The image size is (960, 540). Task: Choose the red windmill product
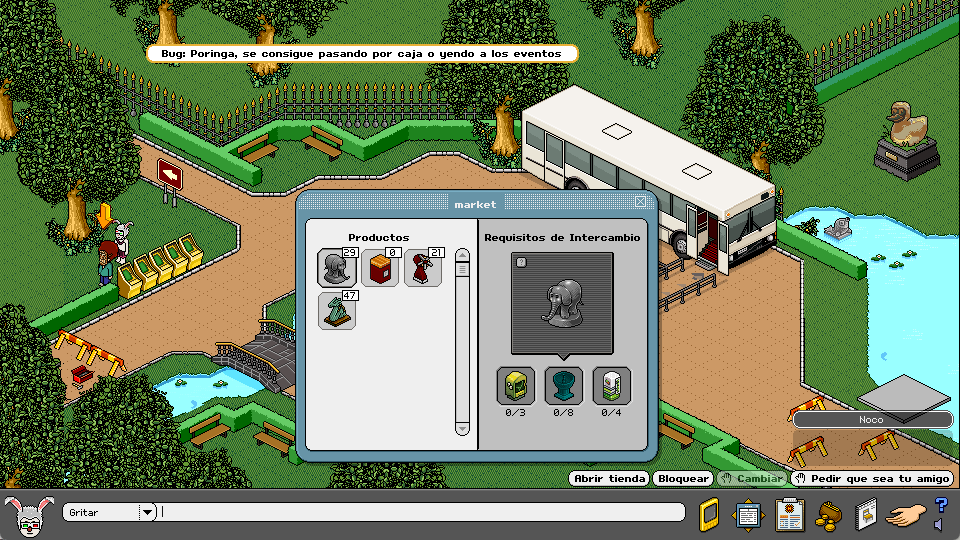[423, 268]
